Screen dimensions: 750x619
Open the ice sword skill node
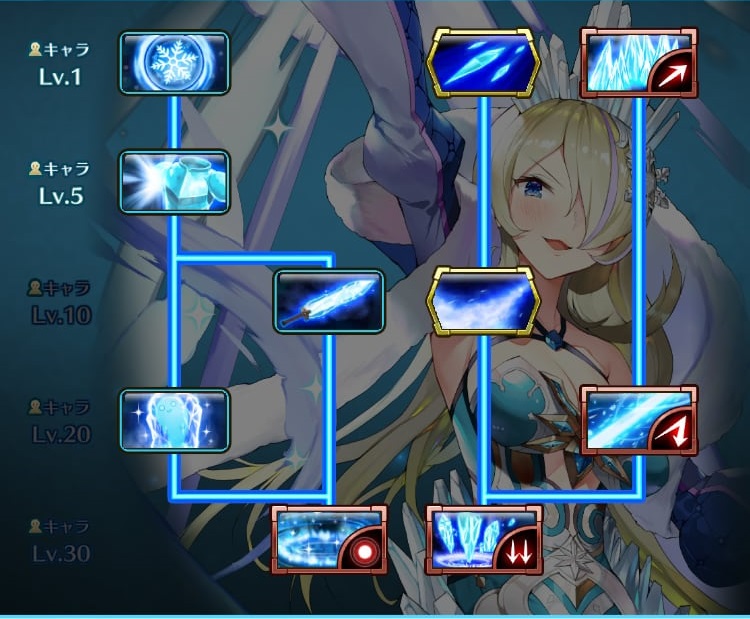(x=329, y=301)
